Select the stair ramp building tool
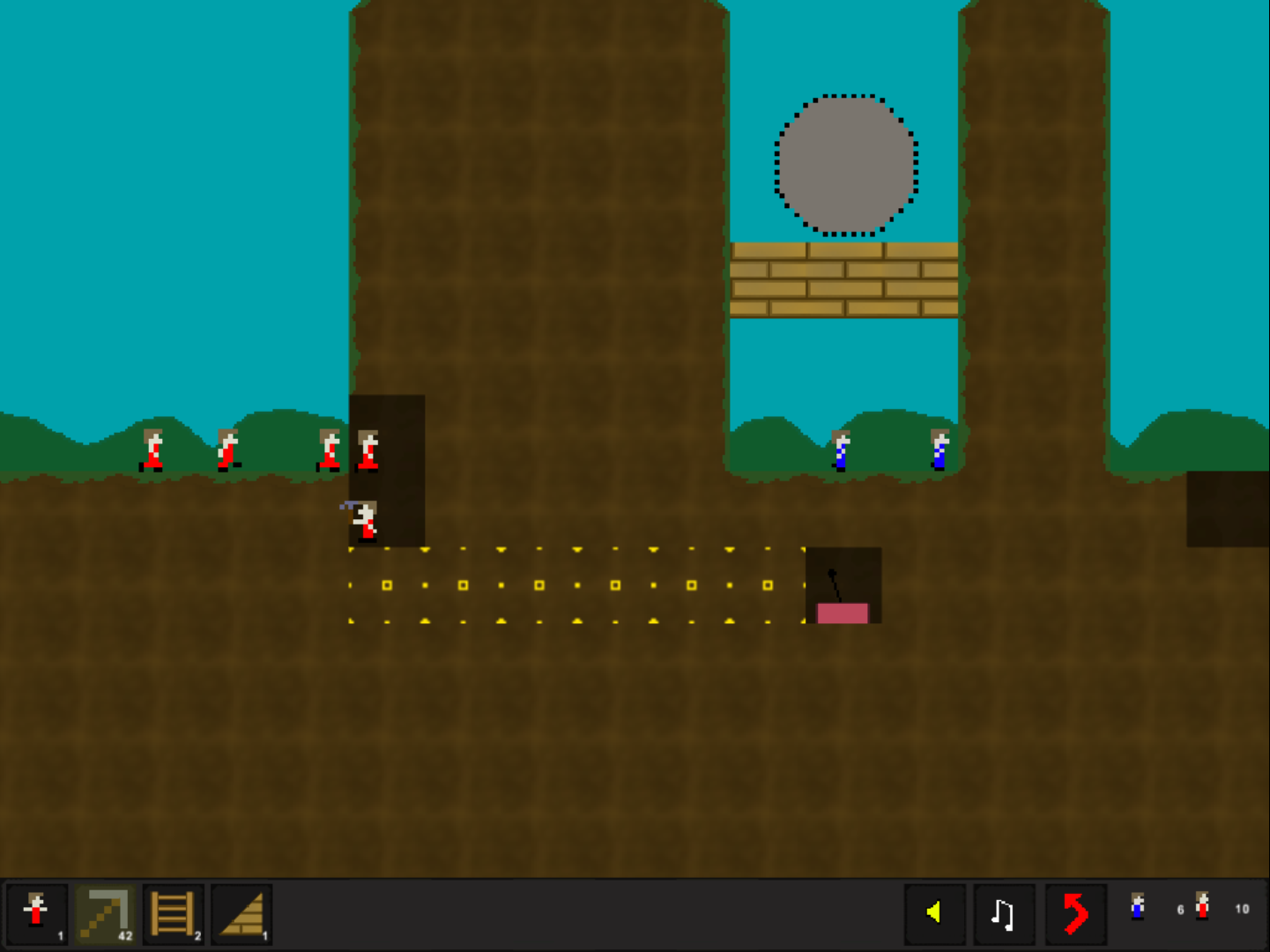Screen dimensions: 1270x952 [x=240, y=914]
